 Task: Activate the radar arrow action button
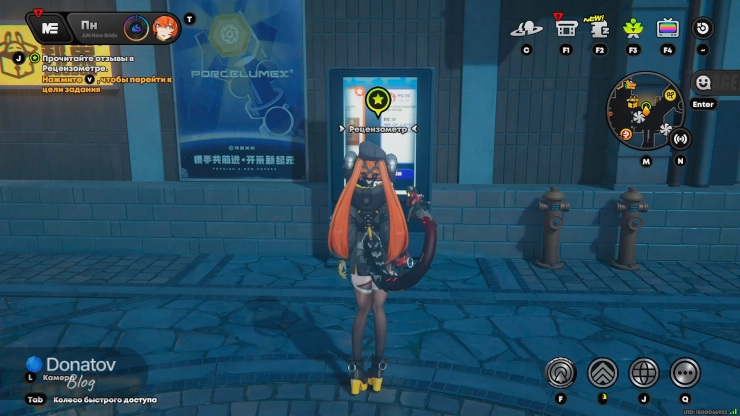coord(561,373)
